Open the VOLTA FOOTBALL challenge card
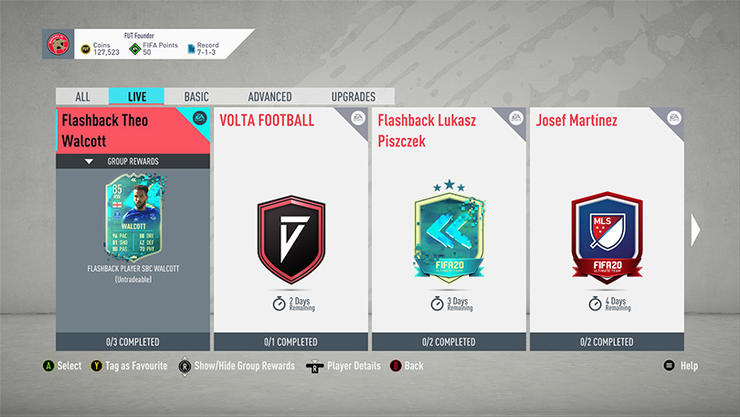The width and height of the screenshot is (740, 417). tap(290, 230)
